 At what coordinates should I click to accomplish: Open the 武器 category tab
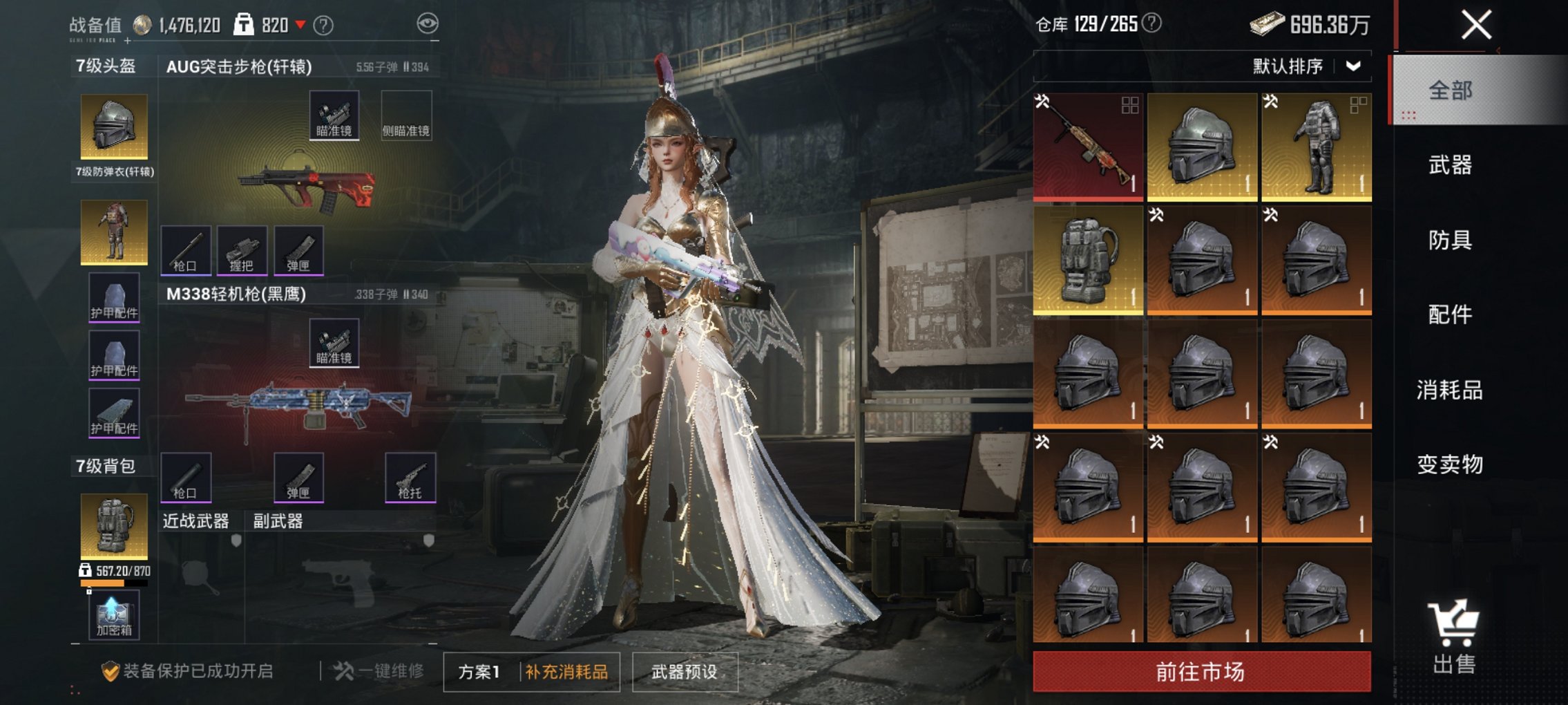tap(1450, 165)
